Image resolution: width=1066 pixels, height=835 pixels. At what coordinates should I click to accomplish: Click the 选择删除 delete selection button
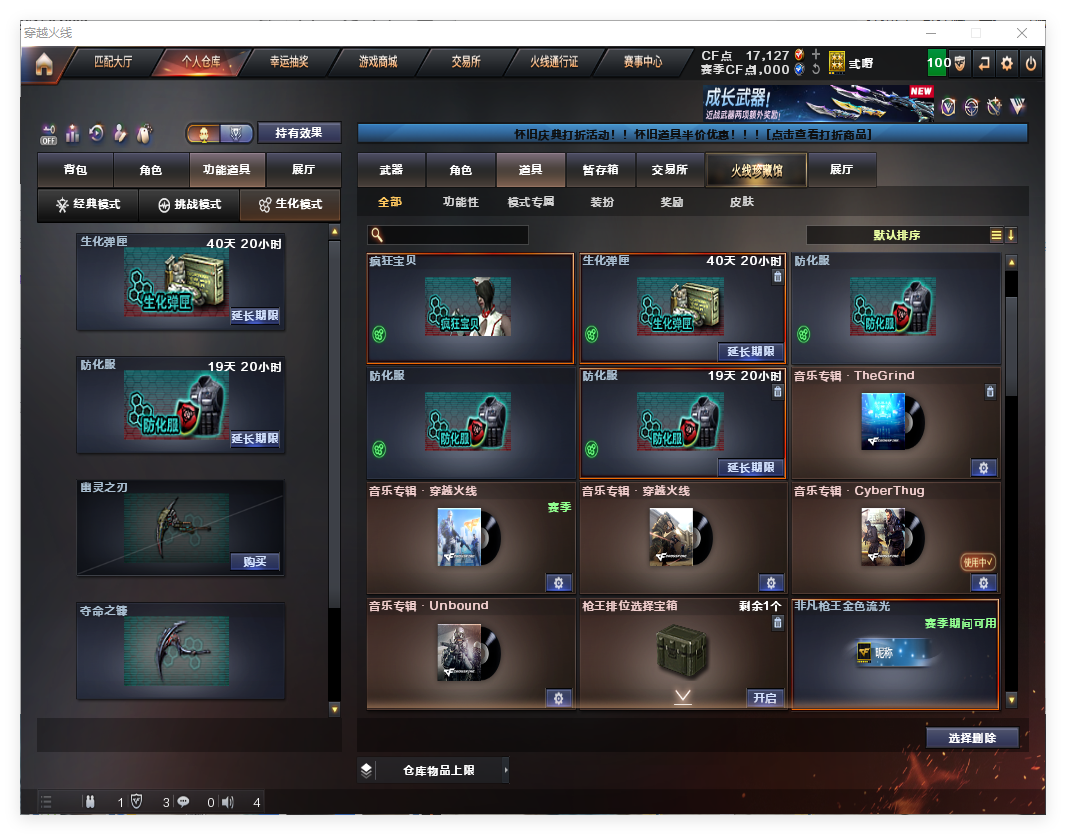point(971,738)
